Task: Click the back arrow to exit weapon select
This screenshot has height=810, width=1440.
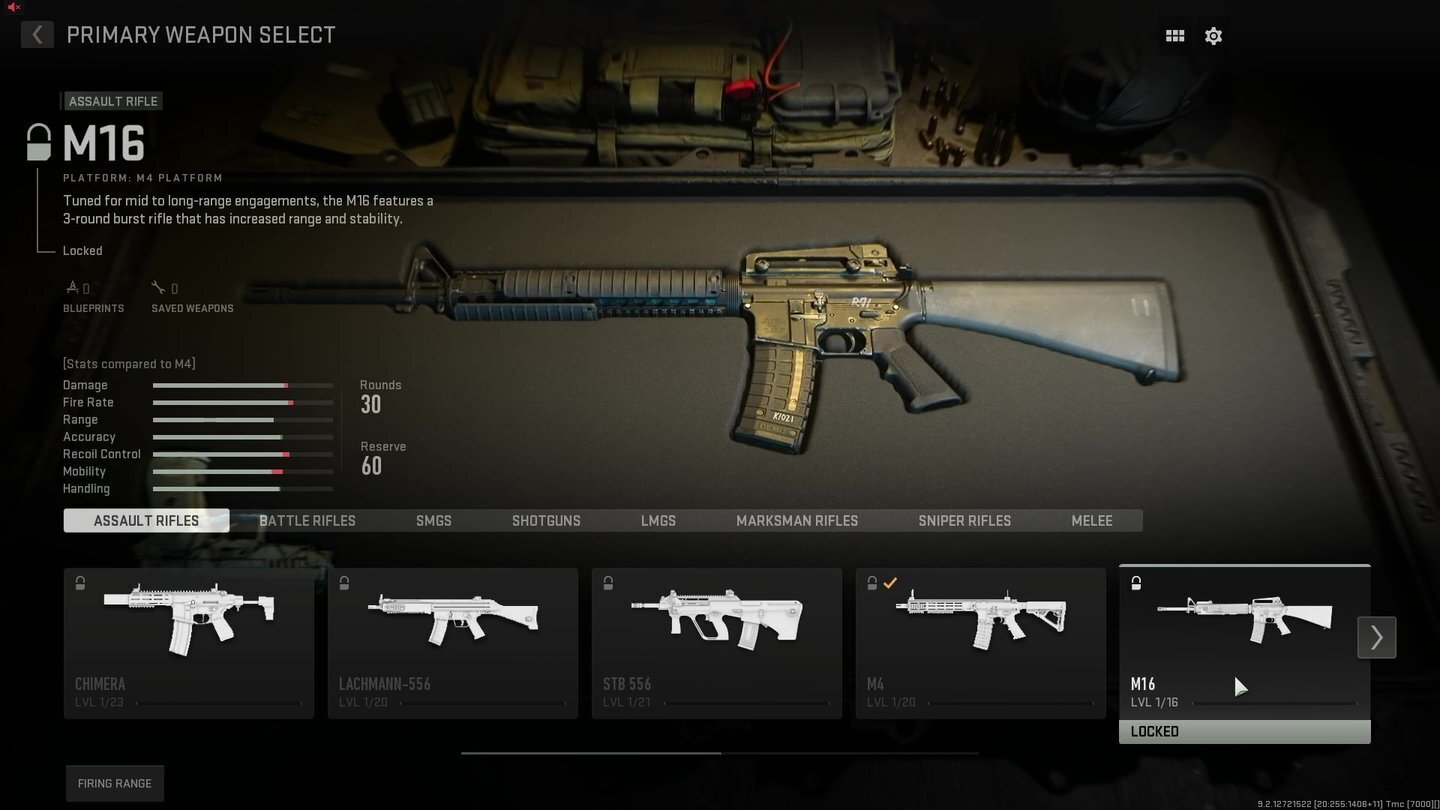Action: tap(37, 34)
